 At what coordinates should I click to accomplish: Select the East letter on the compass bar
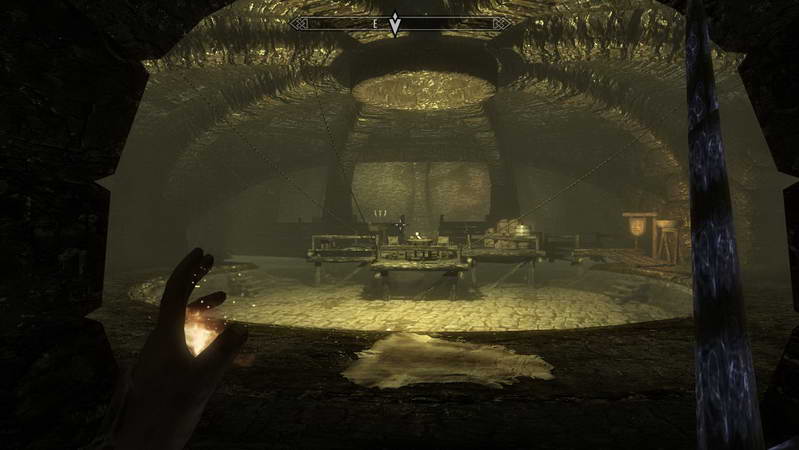coord(374,21)
